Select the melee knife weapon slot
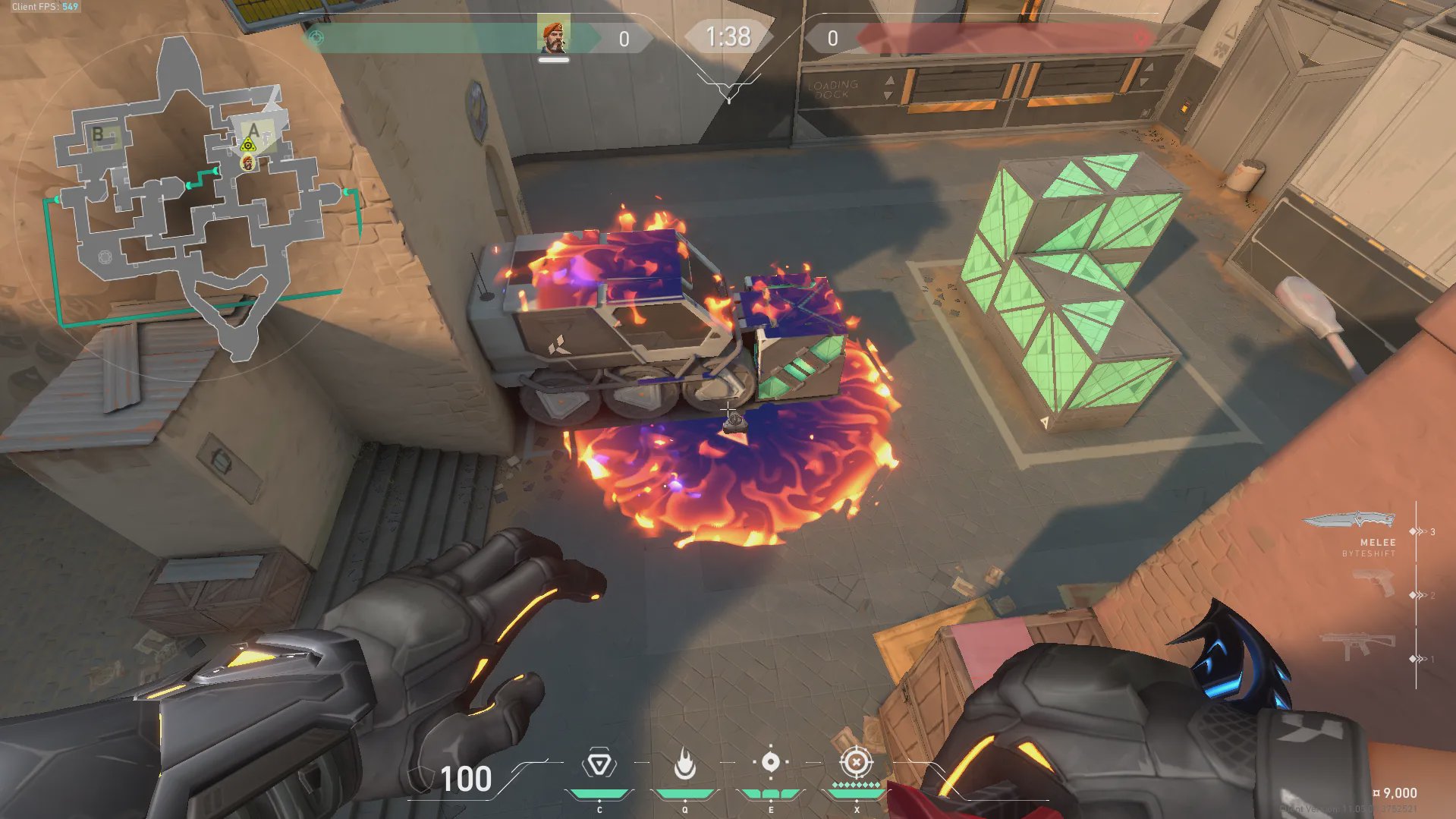This screenshot has width=1456, height=819. pos(1351,521)
